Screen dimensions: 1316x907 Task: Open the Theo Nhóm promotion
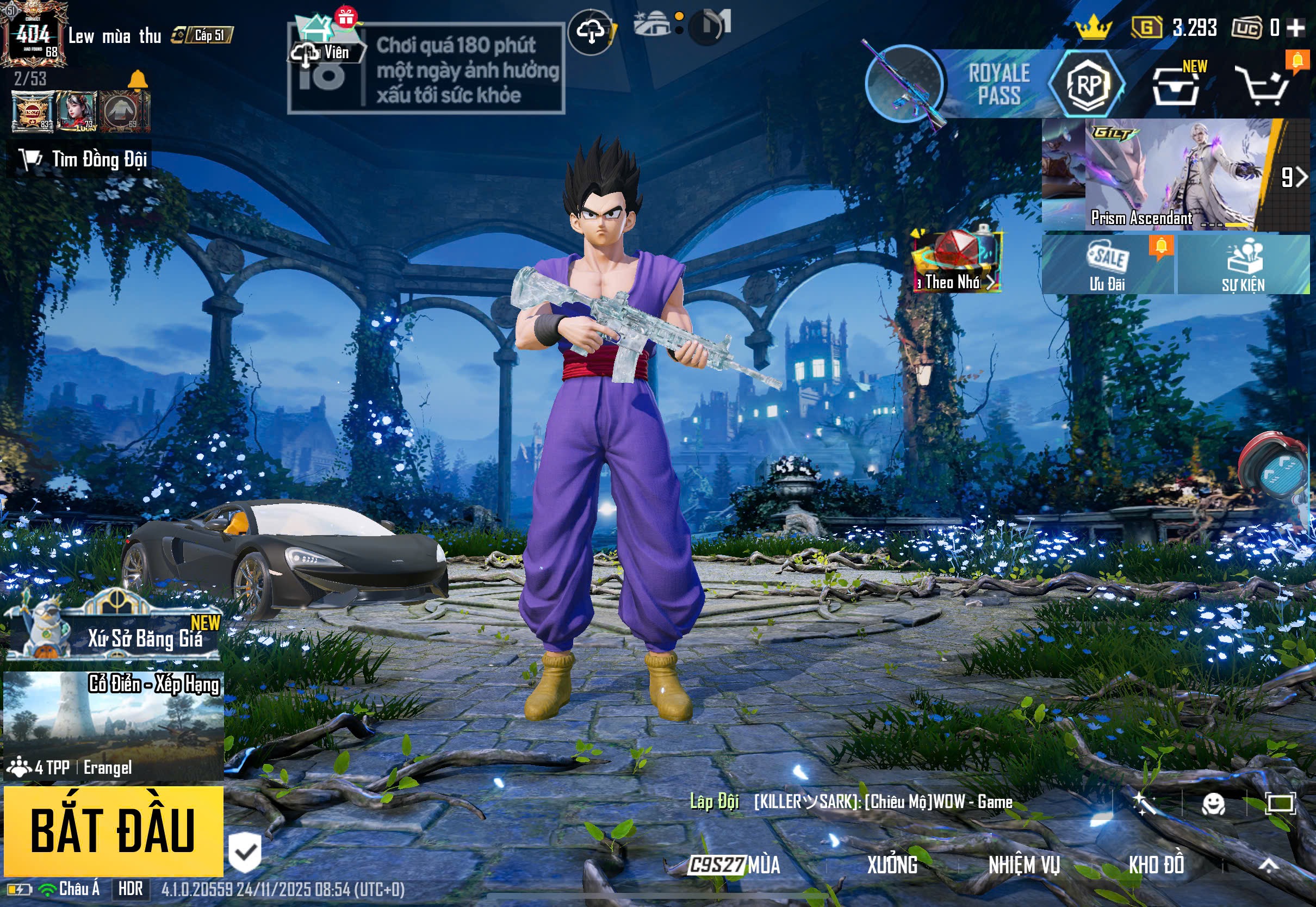pyautogui.click(x=957, y=262)
